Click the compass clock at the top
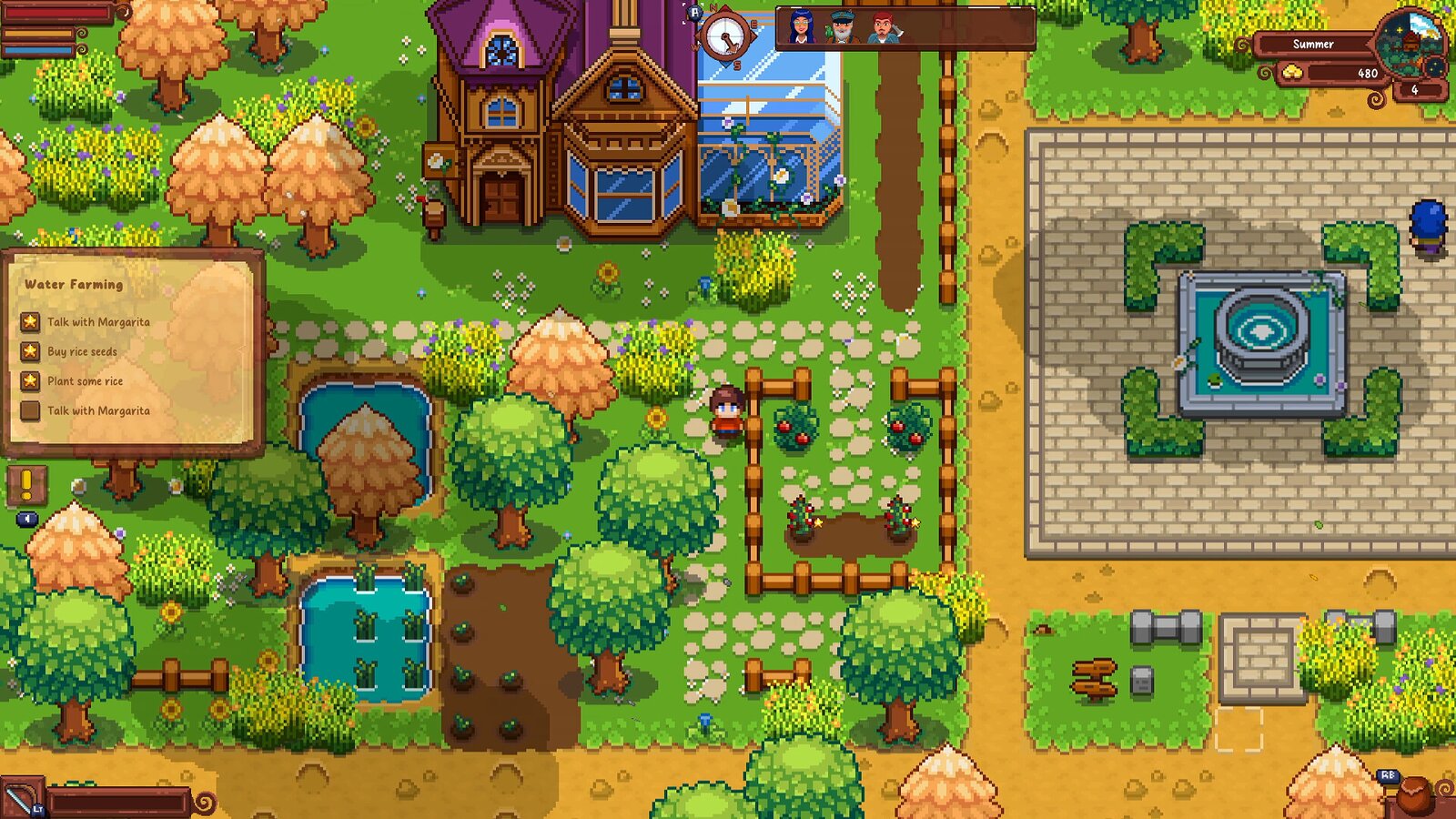 click(x=725, y=36)
